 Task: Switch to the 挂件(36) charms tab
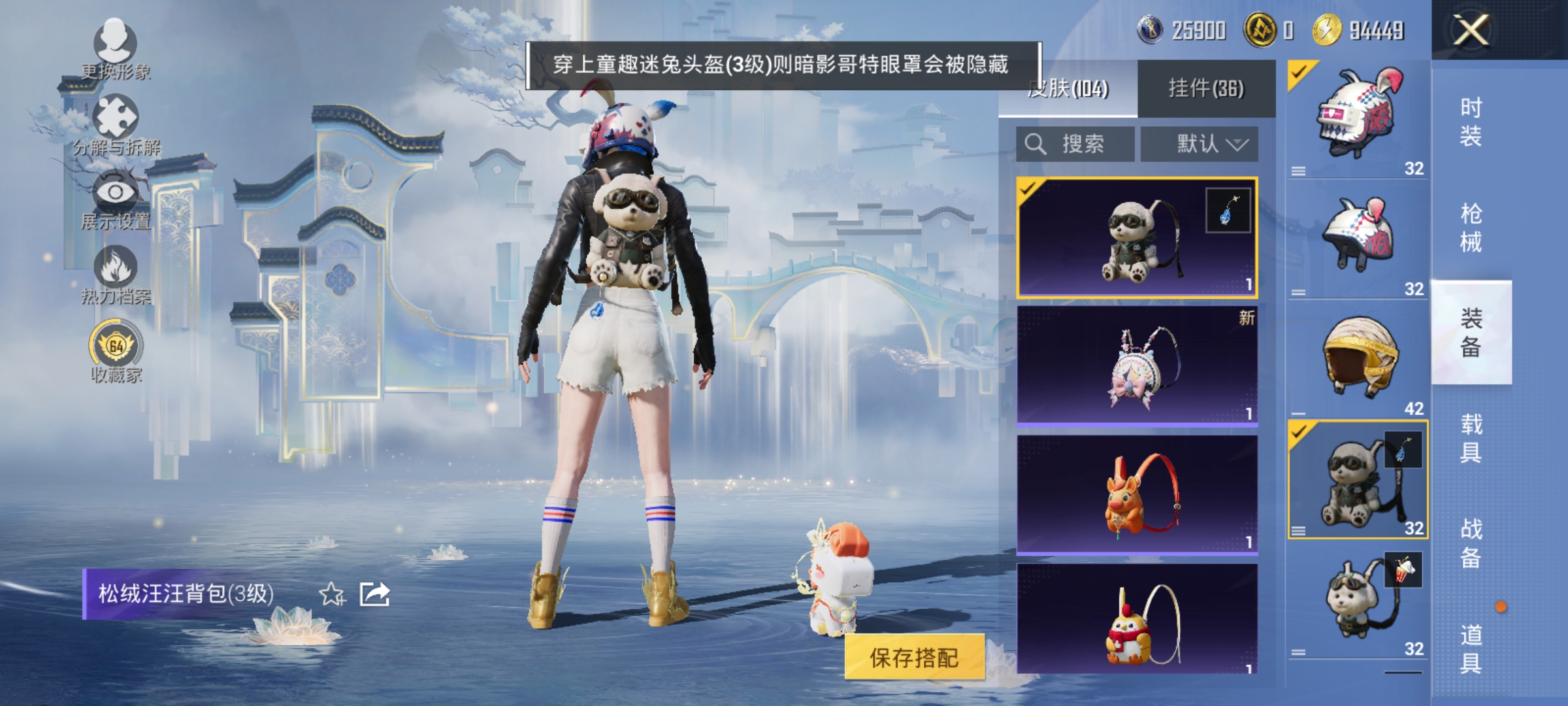(x=1205, y=90)
